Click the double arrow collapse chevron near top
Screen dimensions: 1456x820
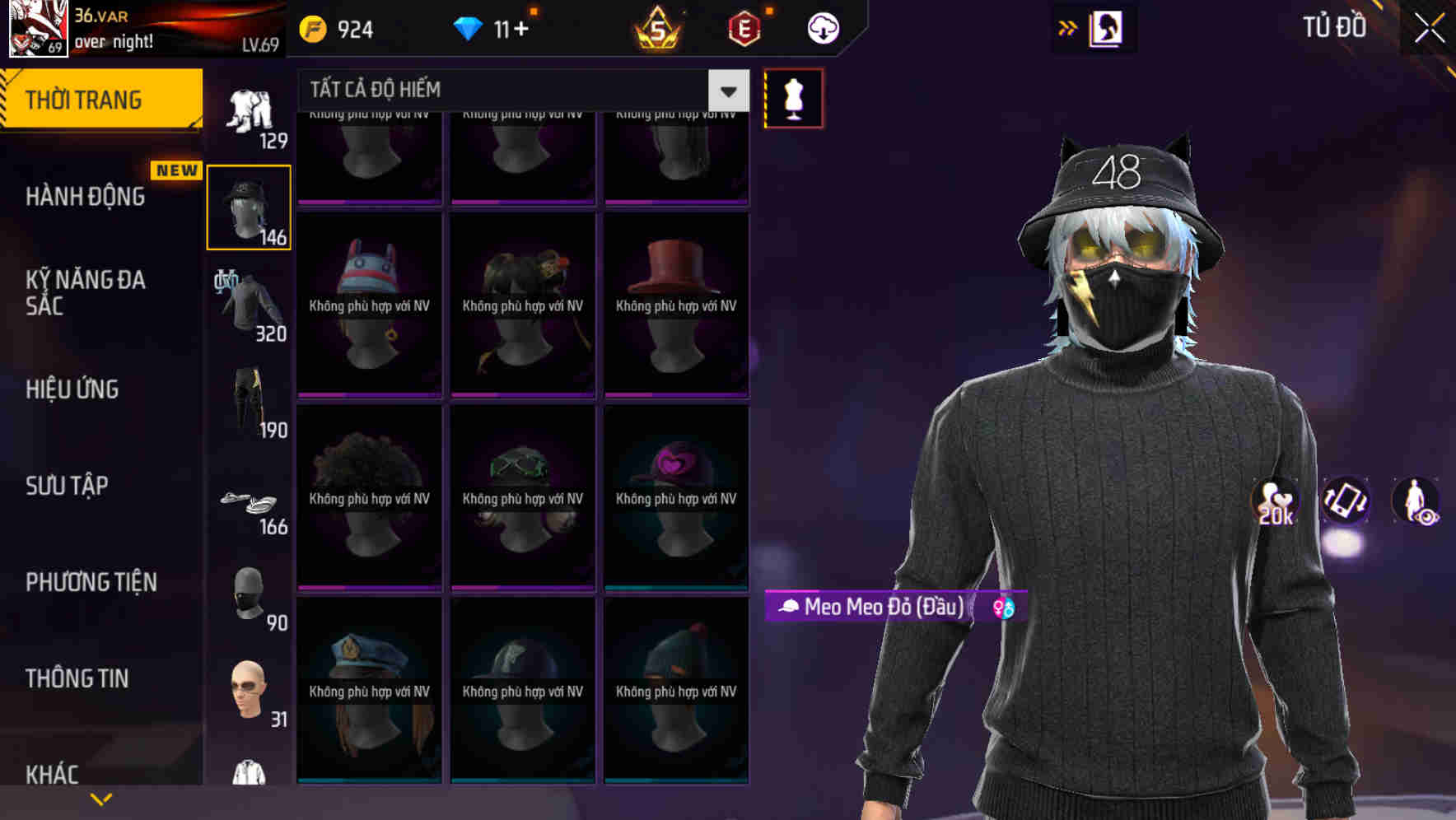point(1066,27)
